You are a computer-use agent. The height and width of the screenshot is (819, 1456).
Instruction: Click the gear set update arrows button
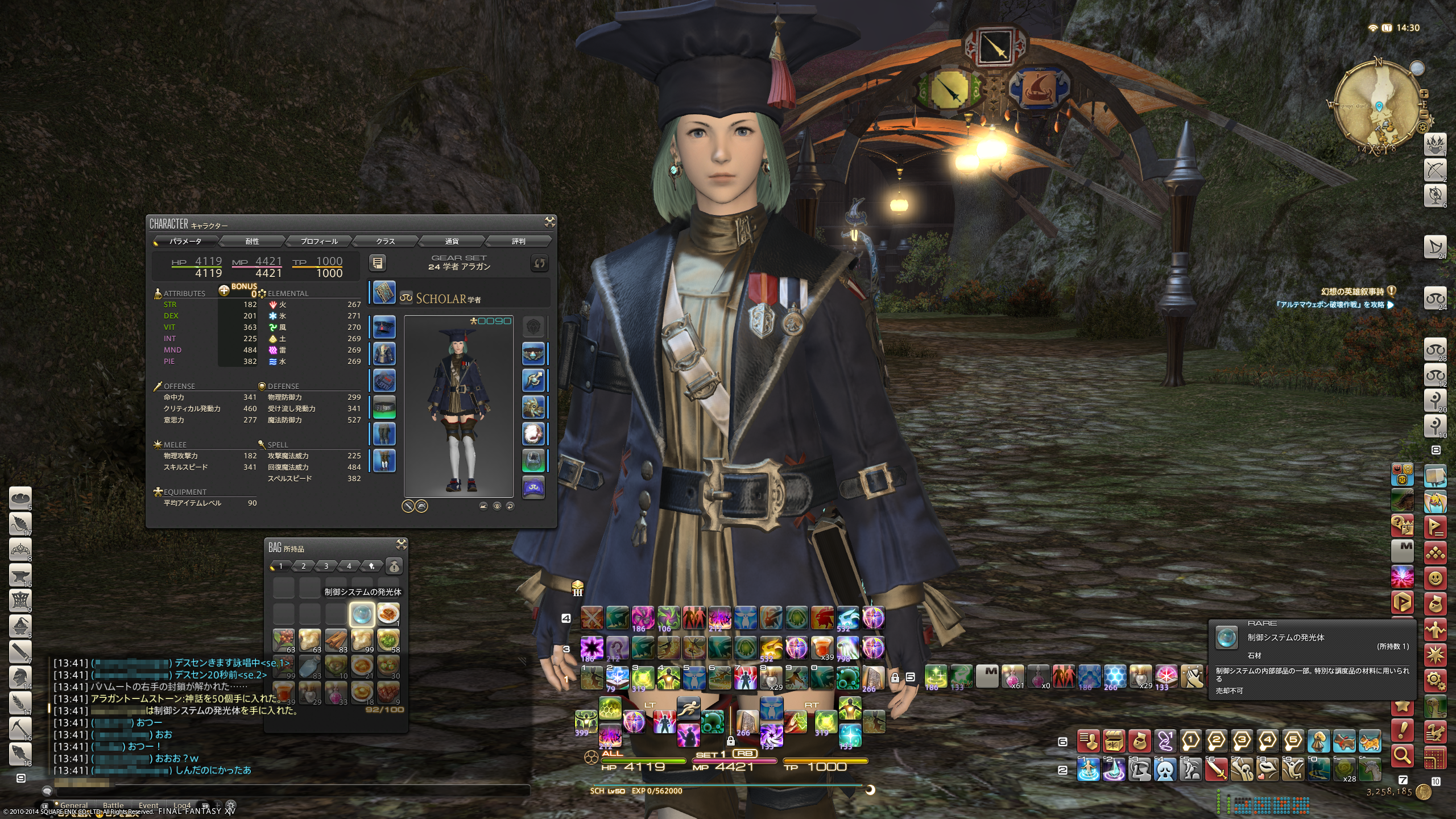(539, 263)
